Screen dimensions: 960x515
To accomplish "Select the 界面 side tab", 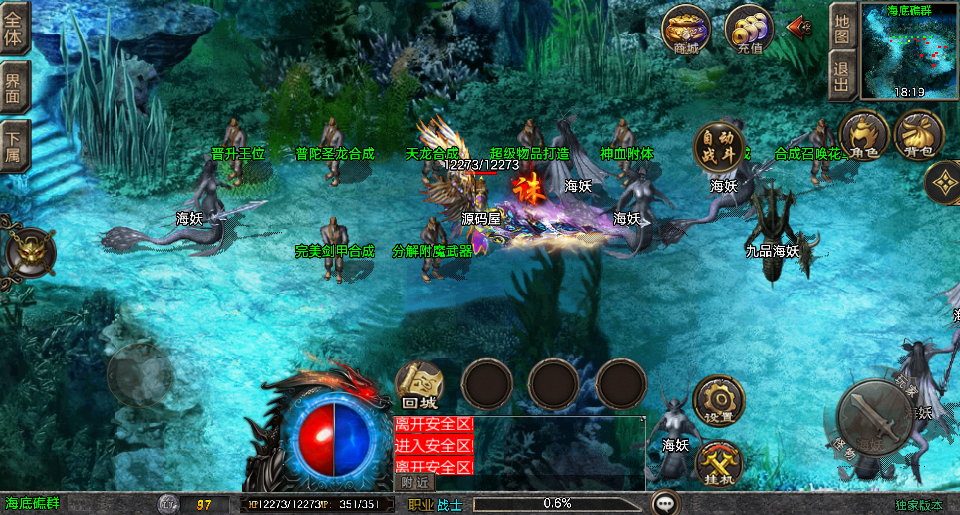I will point(15,87).
